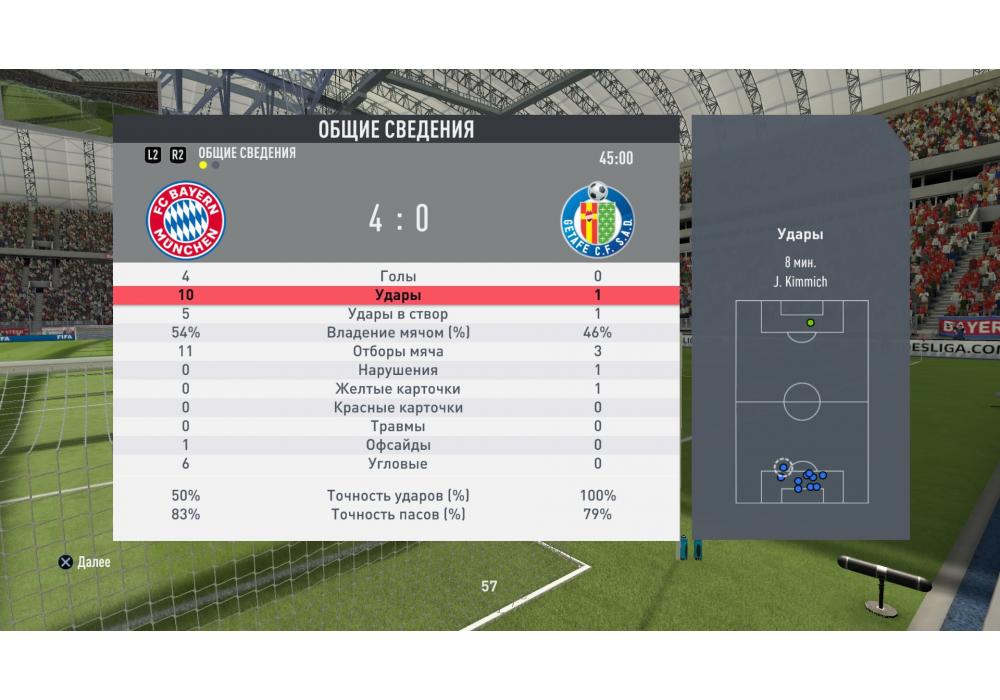This screenshot has height=700, width=1000.
Task: Click the FC Bayern München crest
Action: pyautogui.click(x=187, y=221)
